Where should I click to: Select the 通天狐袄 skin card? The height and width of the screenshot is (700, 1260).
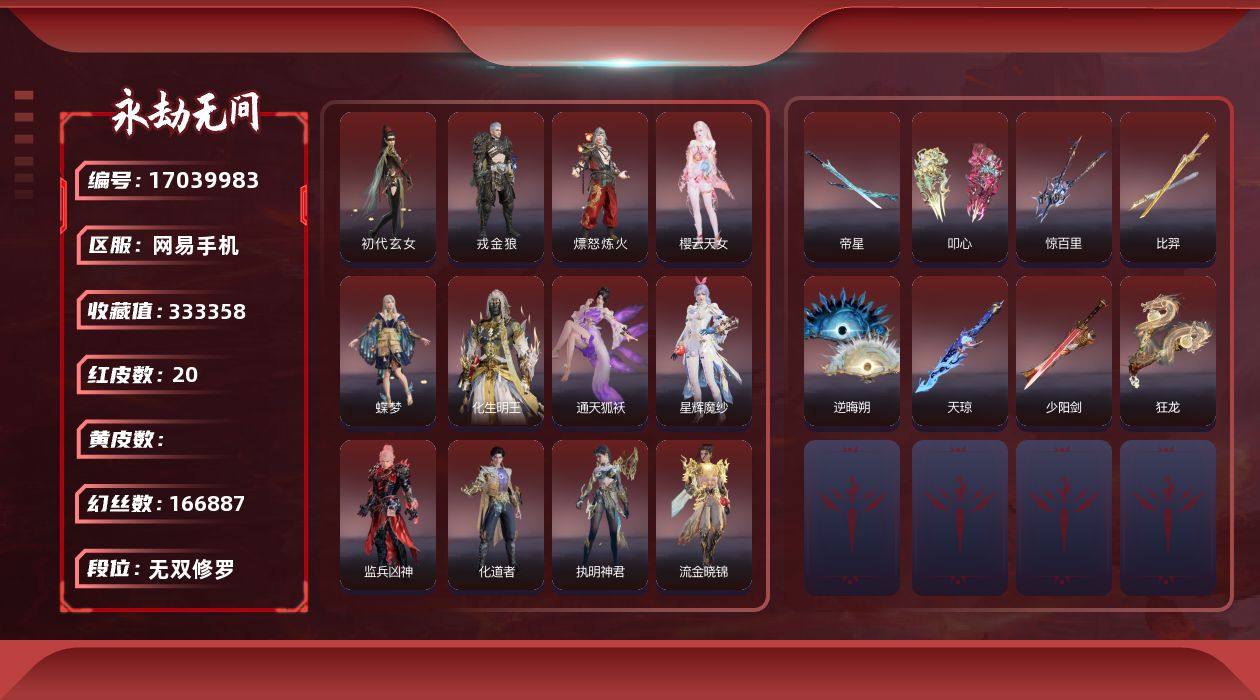pos(600,351)
